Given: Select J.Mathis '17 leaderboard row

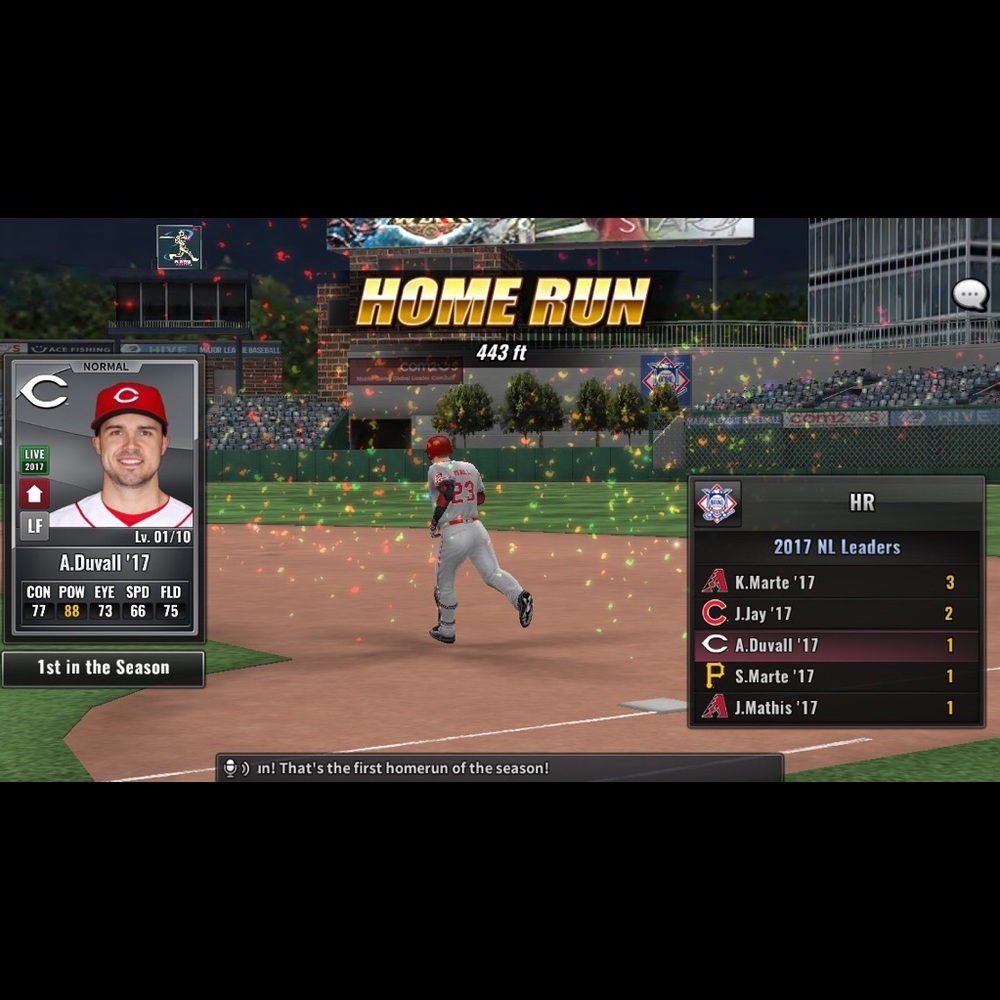Looking at the screenshot, I should pyautogui.click(x=837, y=707).
